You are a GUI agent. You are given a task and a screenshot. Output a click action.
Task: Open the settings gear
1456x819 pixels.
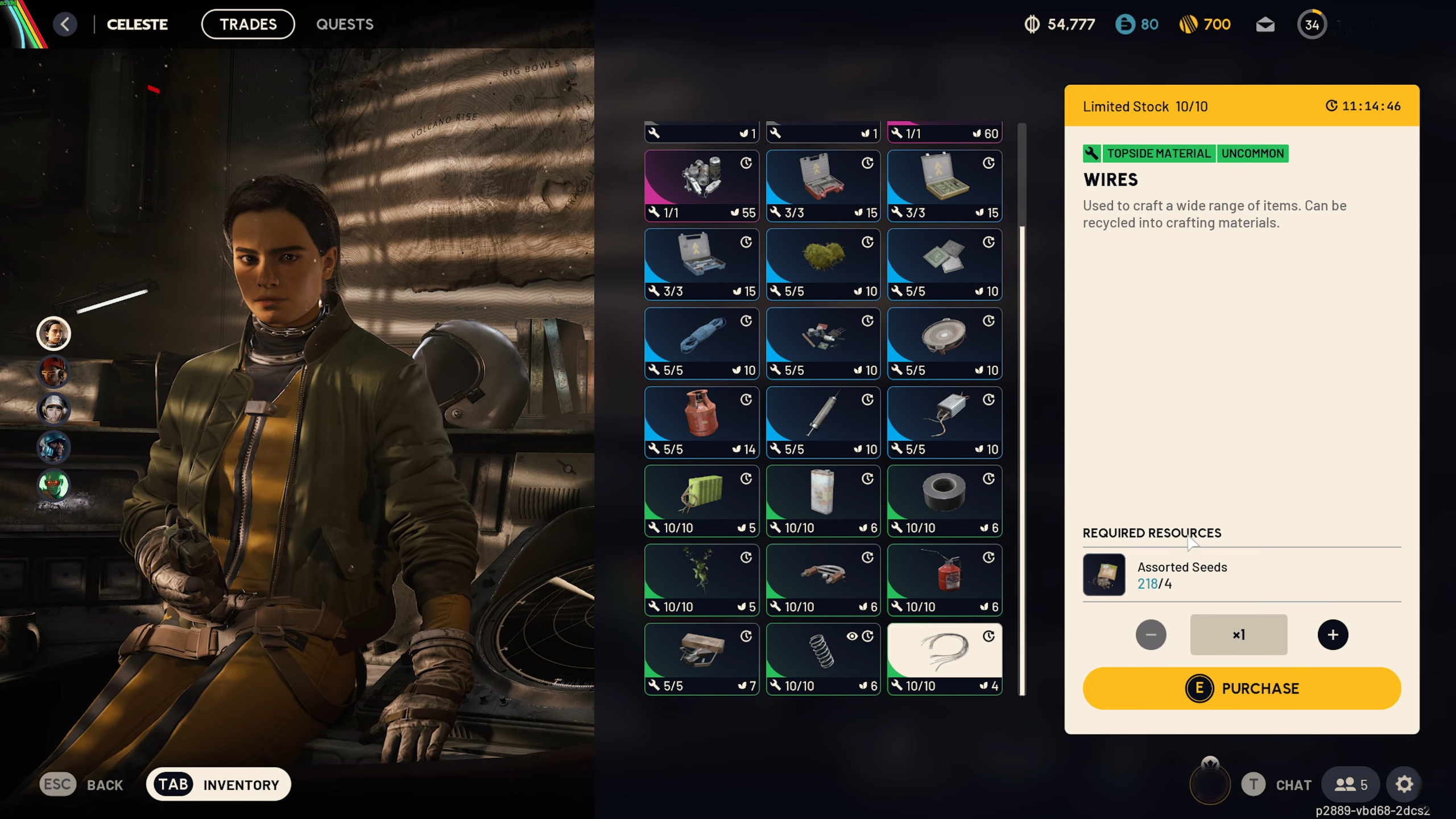point(1404,785)
